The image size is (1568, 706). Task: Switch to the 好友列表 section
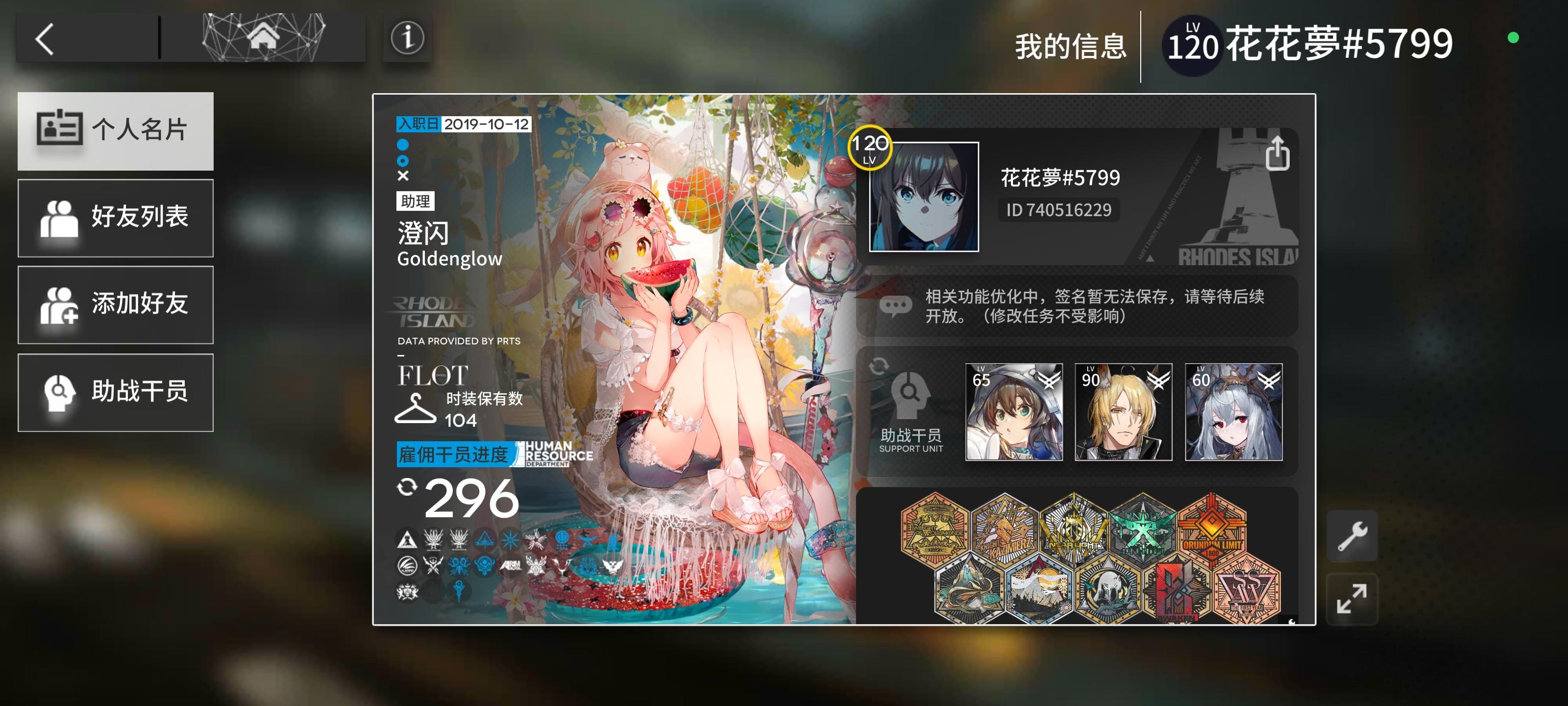[116, 218]
